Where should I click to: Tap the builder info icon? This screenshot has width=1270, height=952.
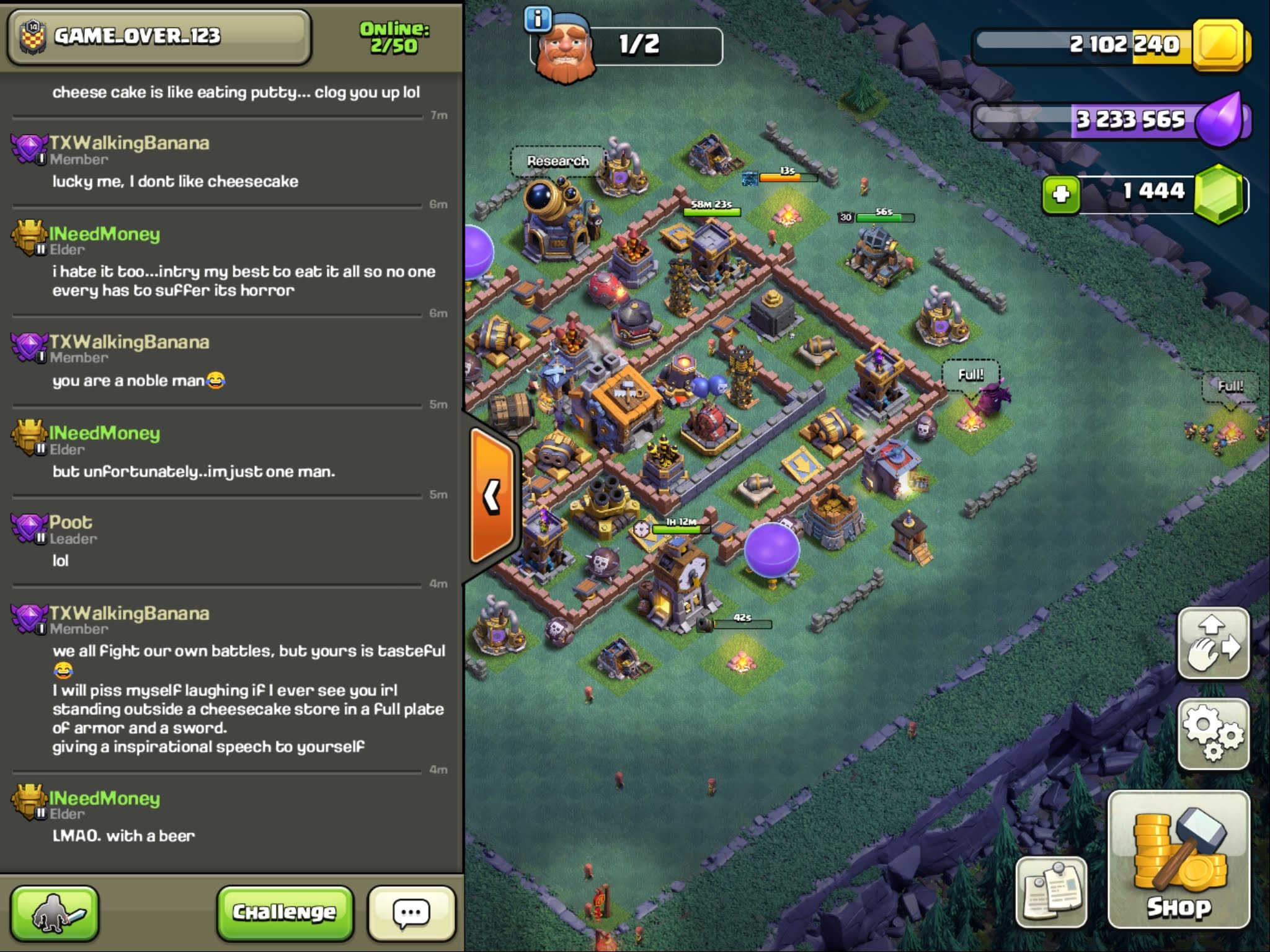pyautogui.click(x=537, y=19)
